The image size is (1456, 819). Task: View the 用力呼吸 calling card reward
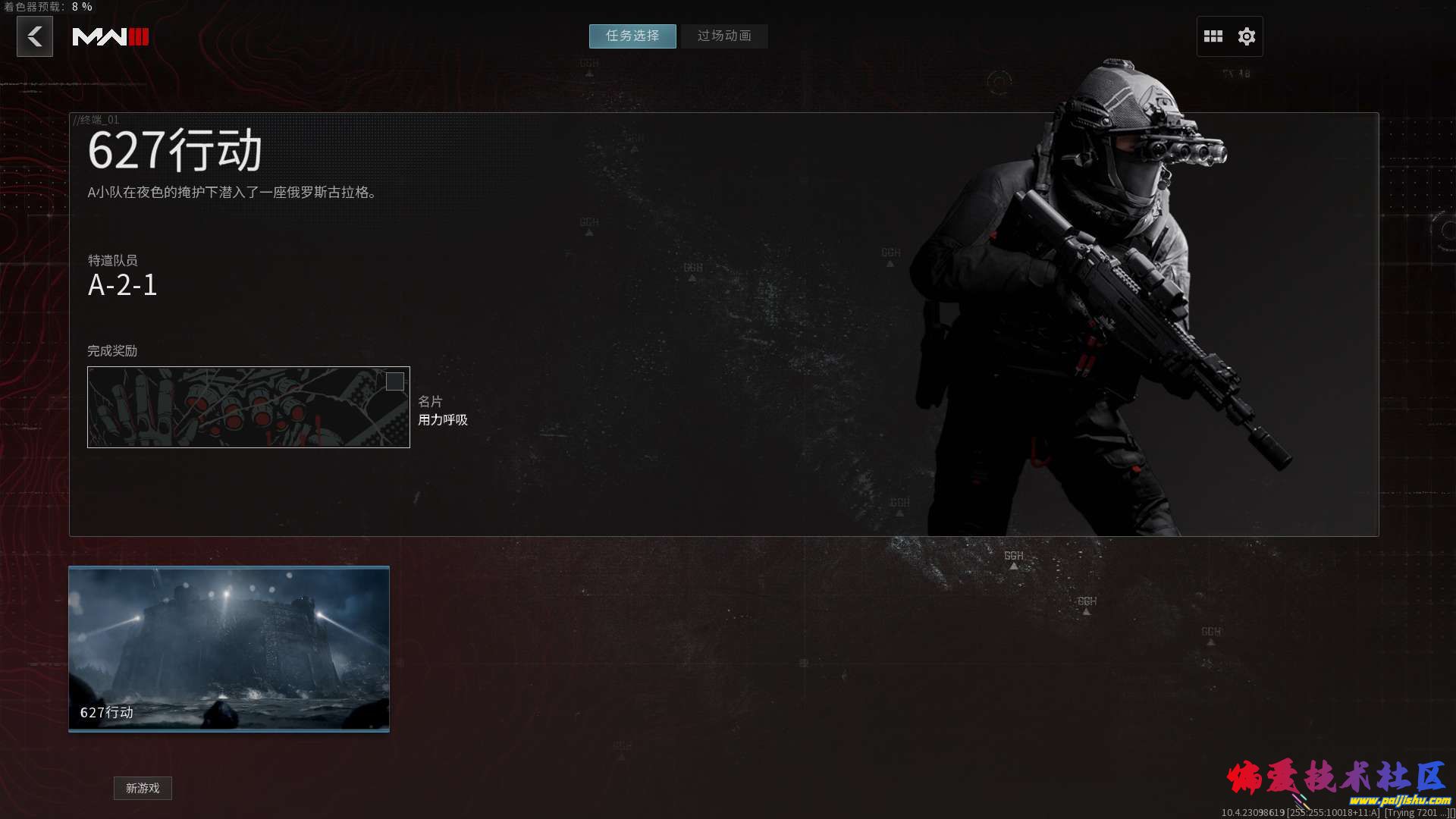(x=249, y=407)
